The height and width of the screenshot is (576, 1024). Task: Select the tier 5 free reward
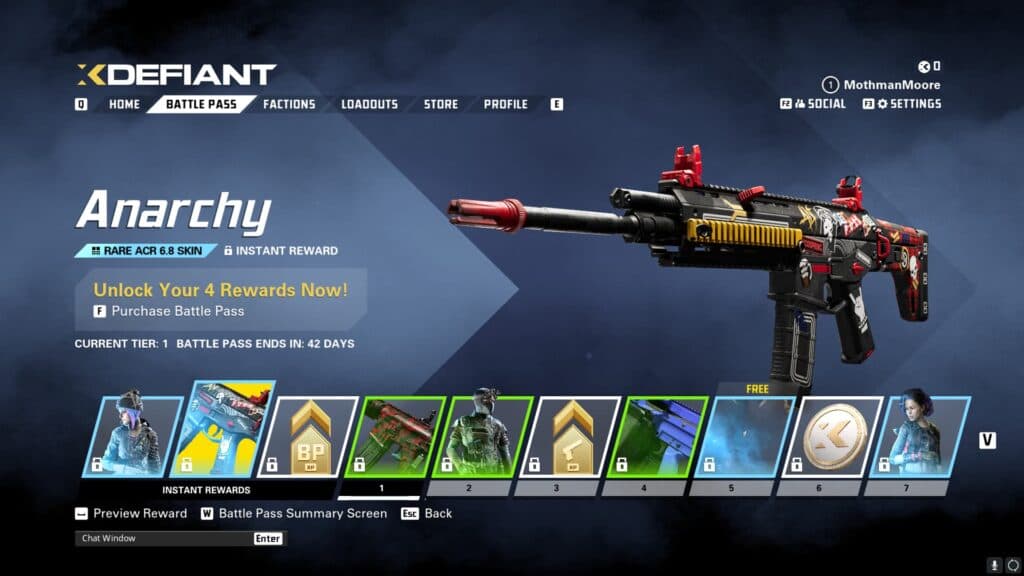750,436
